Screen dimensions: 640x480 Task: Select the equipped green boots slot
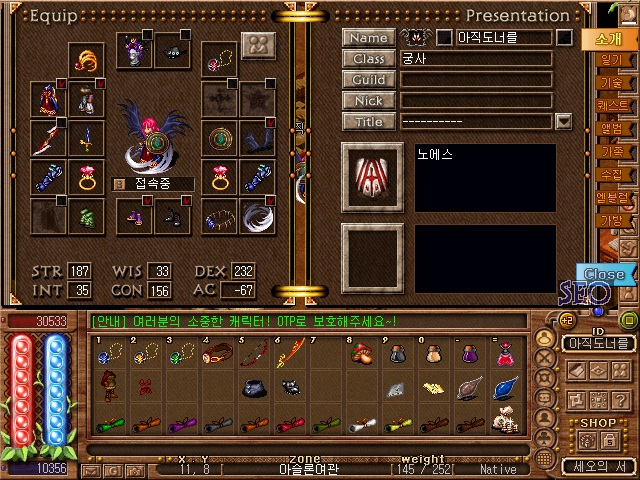click(85, 215)
